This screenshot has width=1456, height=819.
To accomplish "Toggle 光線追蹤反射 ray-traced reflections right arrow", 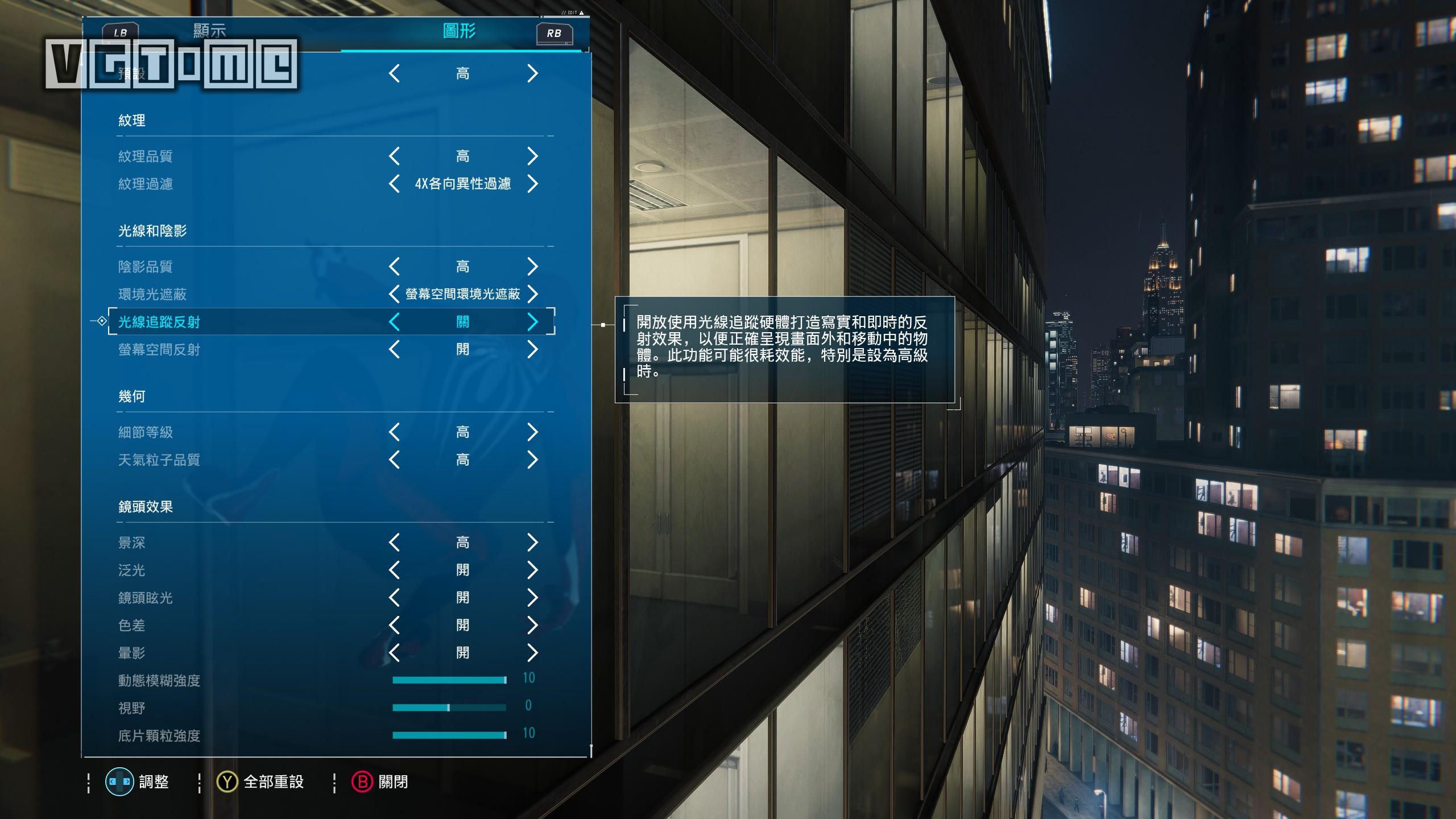I will (532, 322).
